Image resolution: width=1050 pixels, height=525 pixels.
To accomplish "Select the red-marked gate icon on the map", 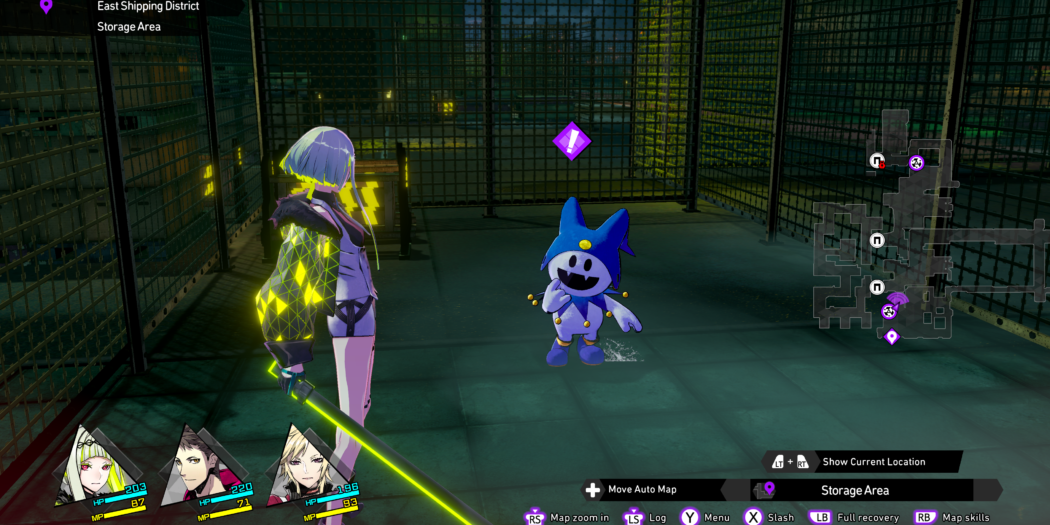I will pos(877,161).
